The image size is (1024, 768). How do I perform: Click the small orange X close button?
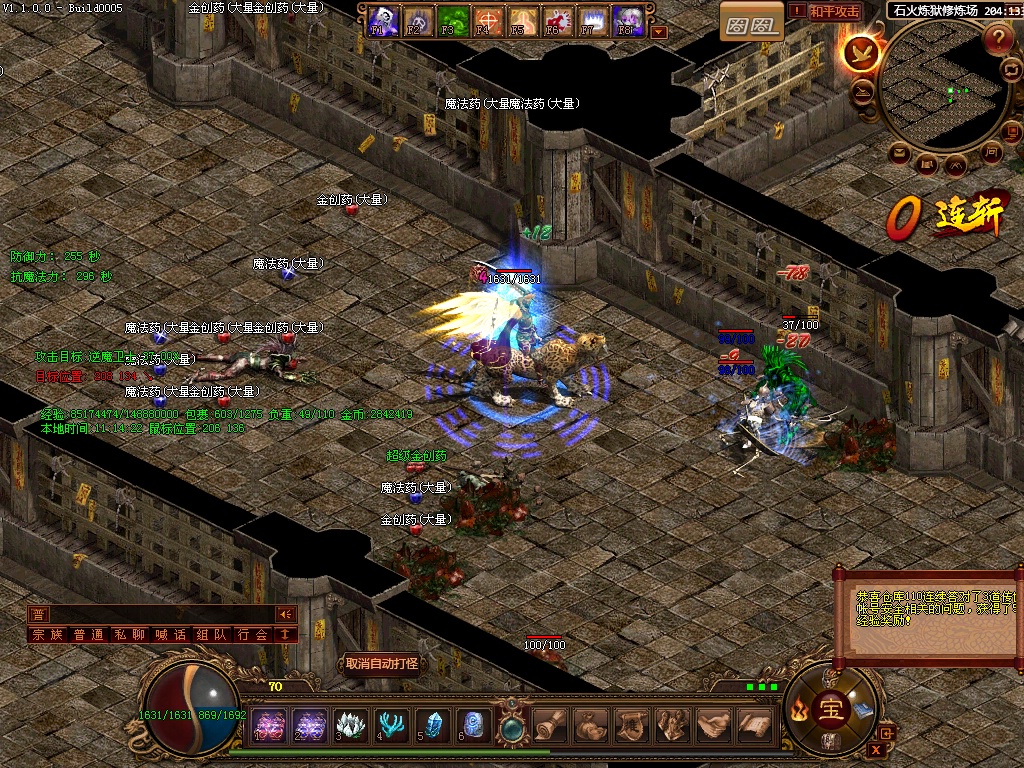[877, 749]
